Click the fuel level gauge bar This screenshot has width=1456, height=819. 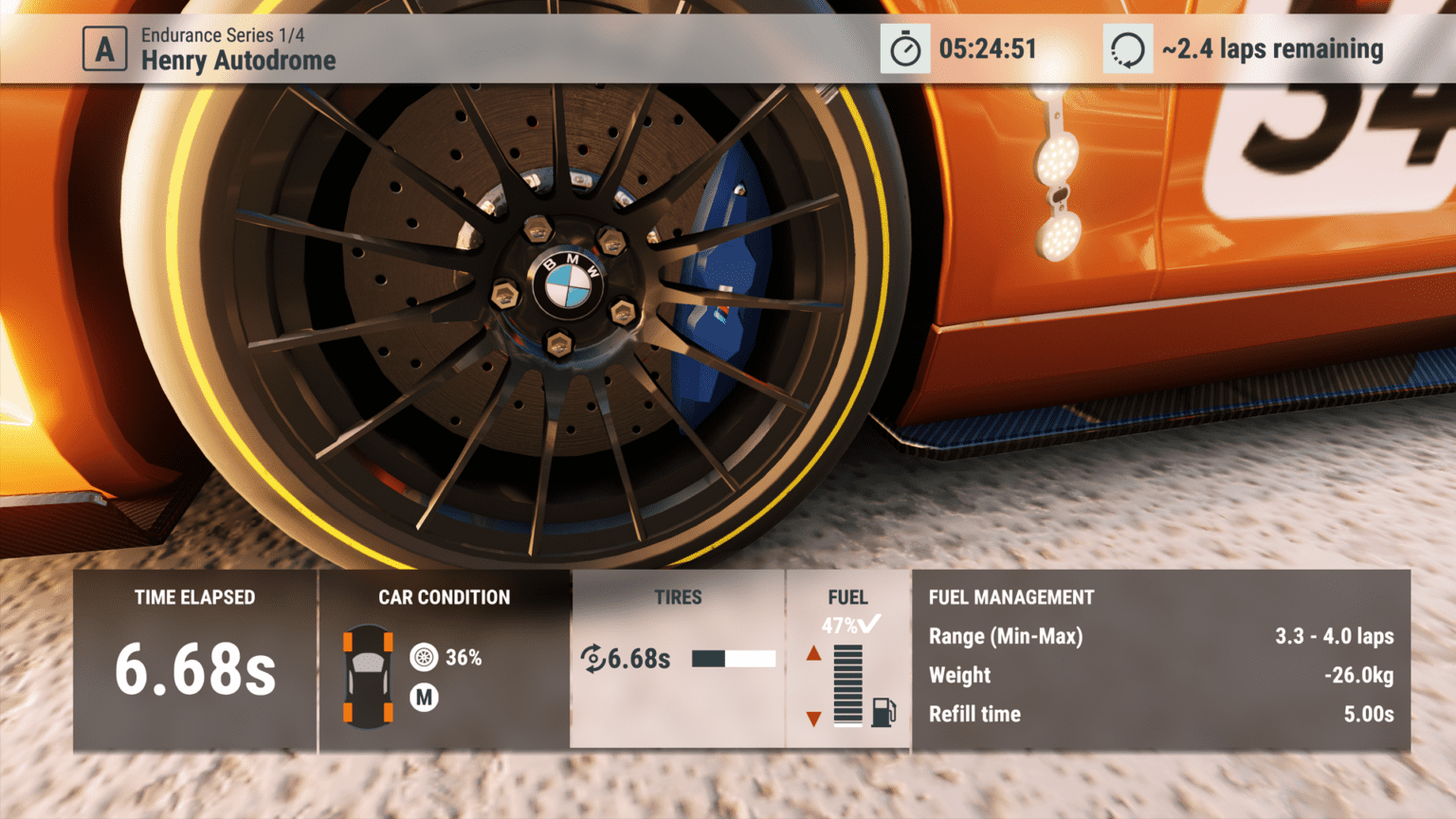pyautogui.click(x=846, y=682)
